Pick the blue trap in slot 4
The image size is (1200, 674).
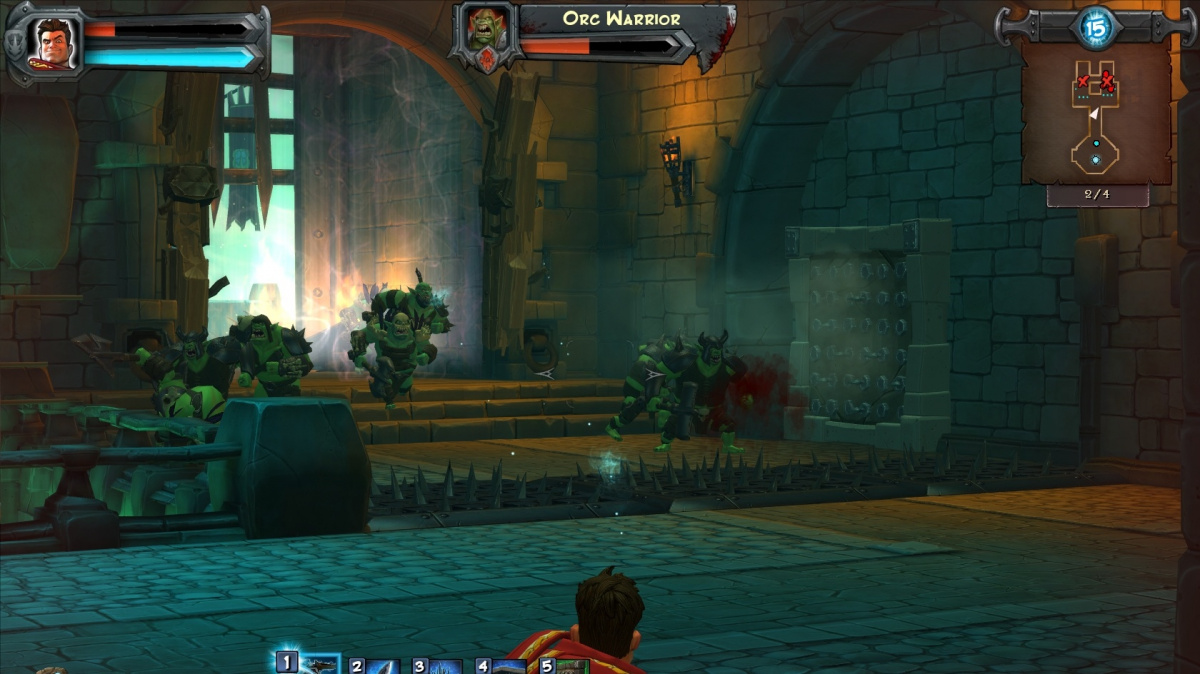pos(509,667)
